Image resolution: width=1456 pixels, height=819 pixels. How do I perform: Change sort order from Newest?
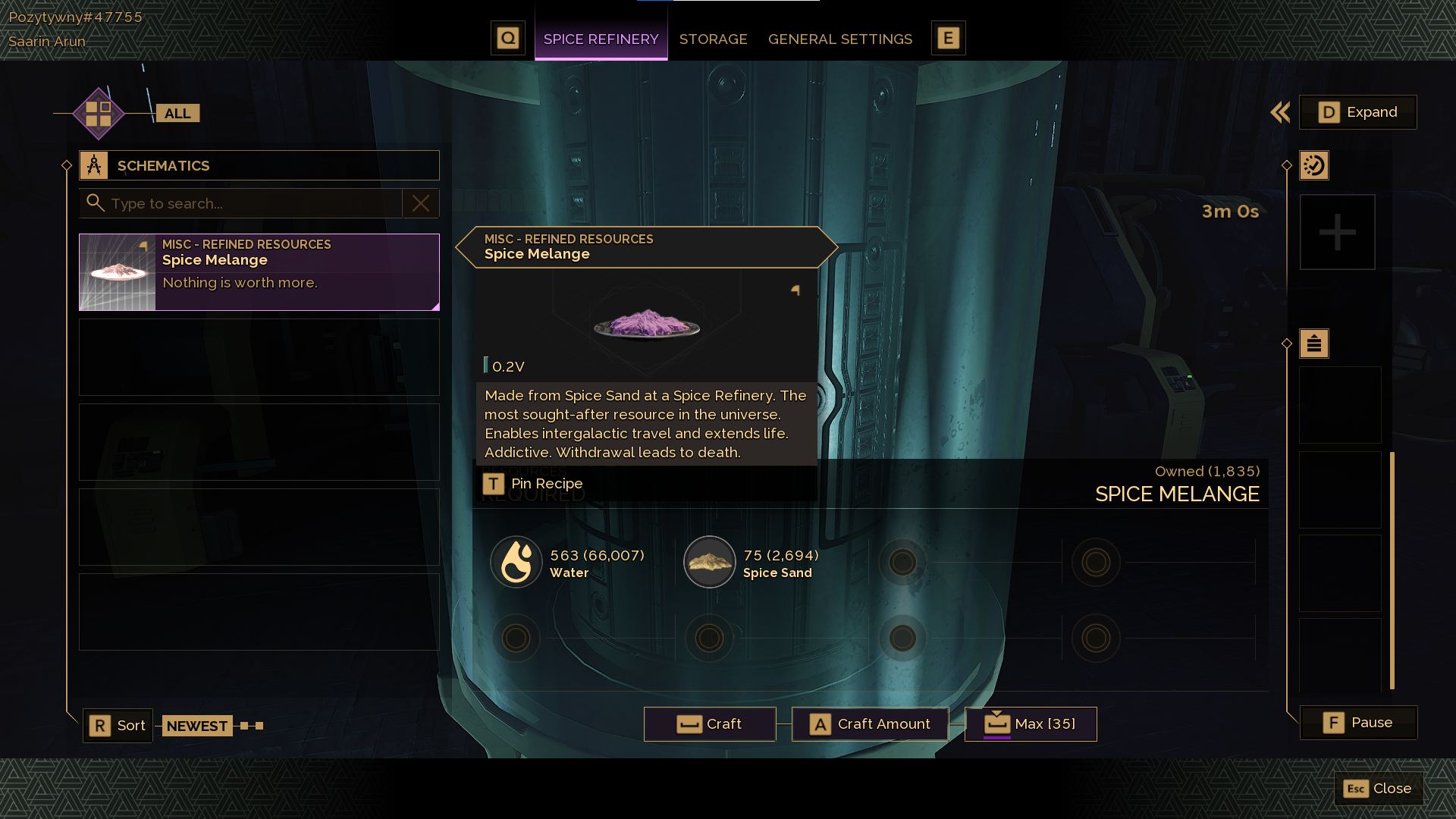pos(118,726)
